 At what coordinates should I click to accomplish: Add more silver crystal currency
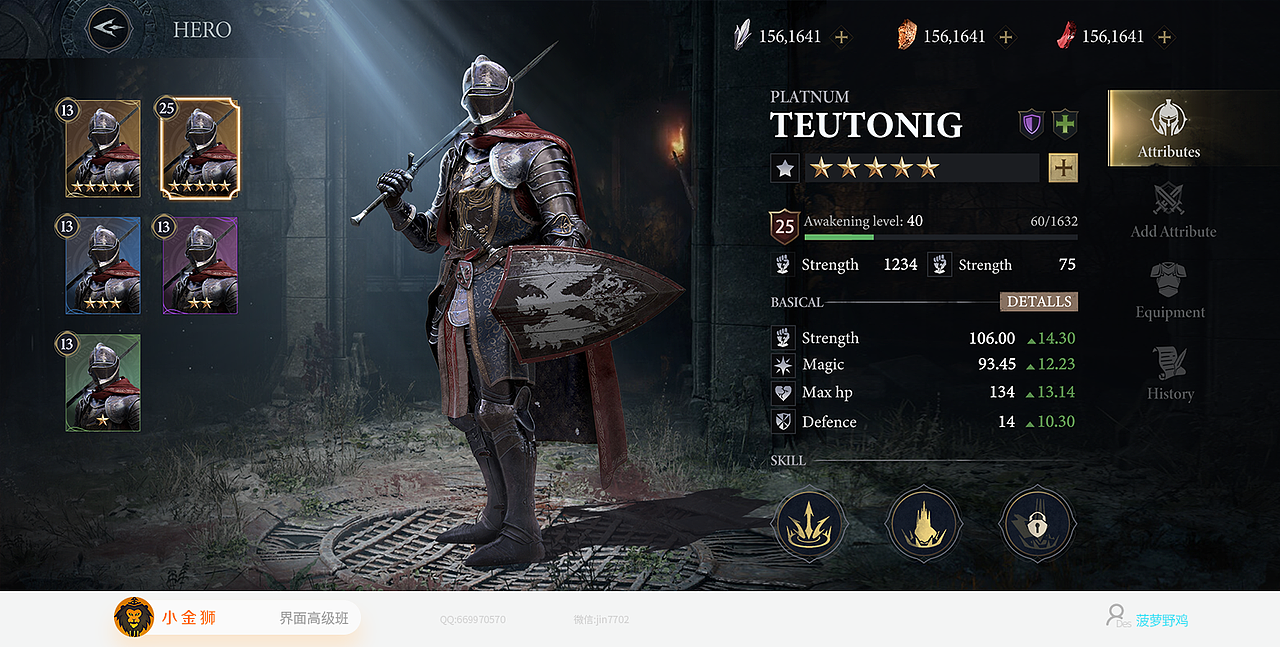pos(842,37)
